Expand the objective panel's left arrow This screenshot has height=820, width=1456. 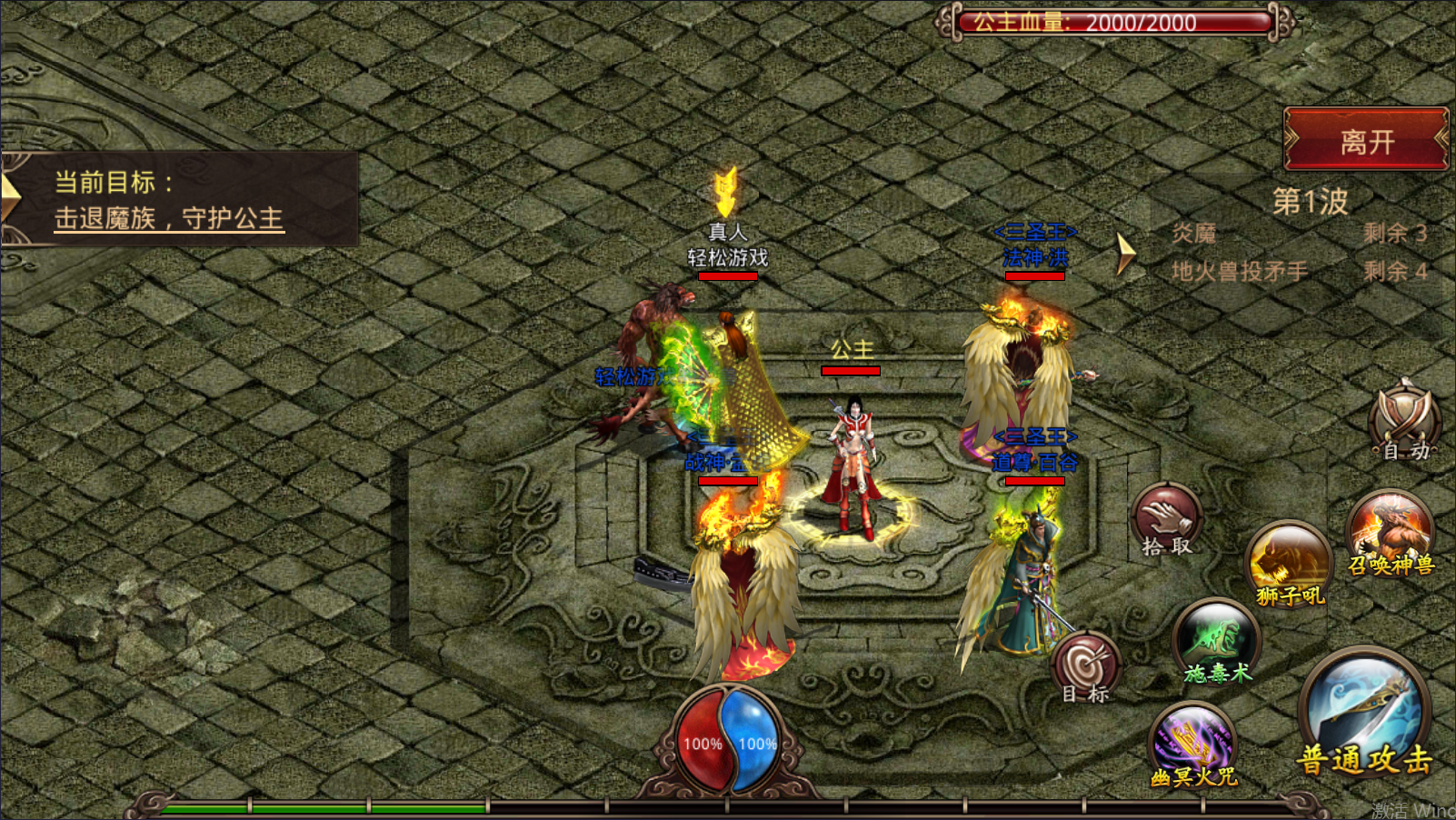9,197
